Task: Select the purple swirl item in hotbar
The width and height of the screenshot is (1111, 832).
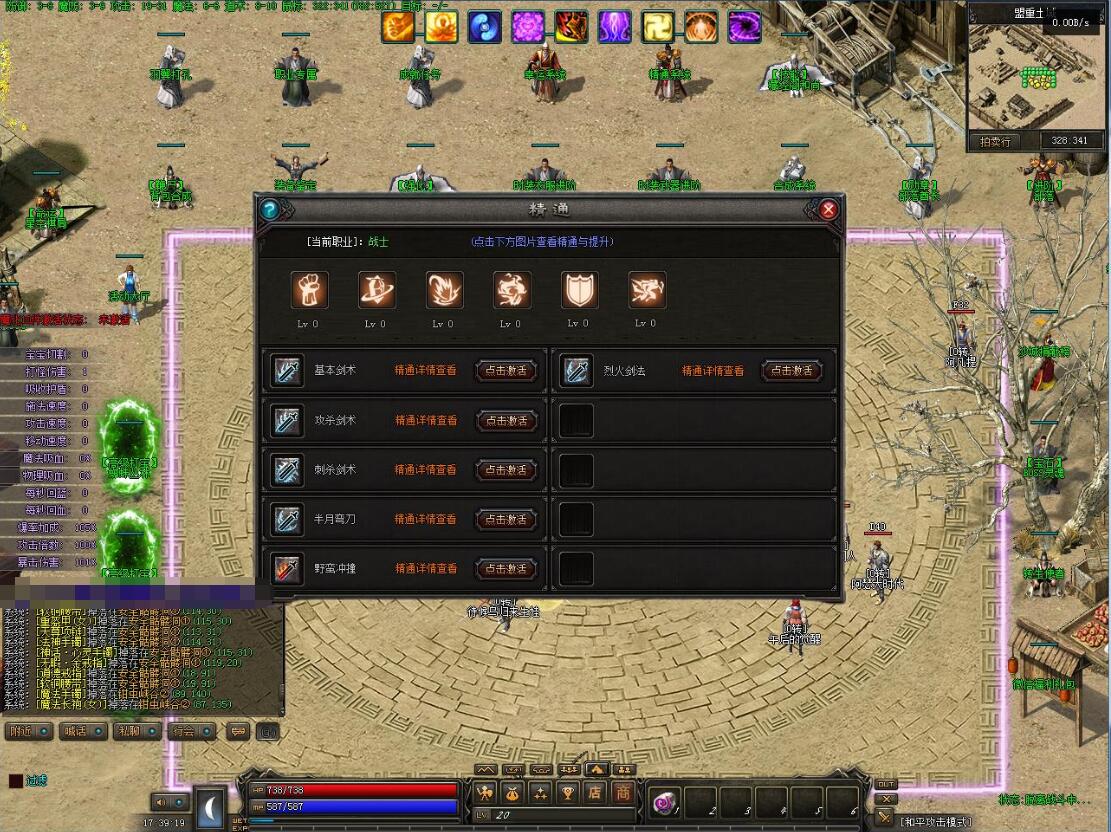Action: tap(664, 801)
